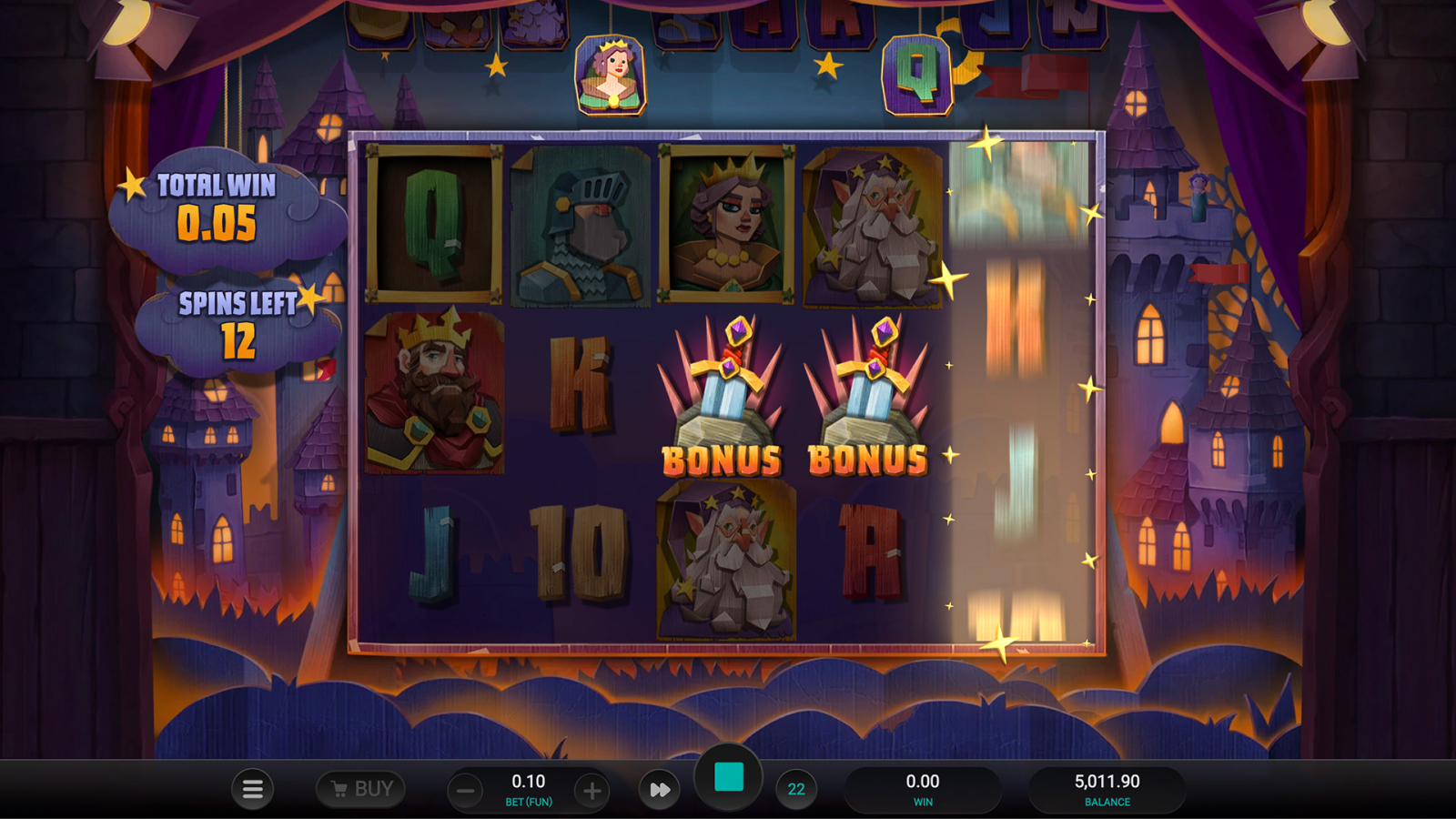Open the game menu via hamburger icon
Viewport: 1456px width, 819px height.
point(252,789)
